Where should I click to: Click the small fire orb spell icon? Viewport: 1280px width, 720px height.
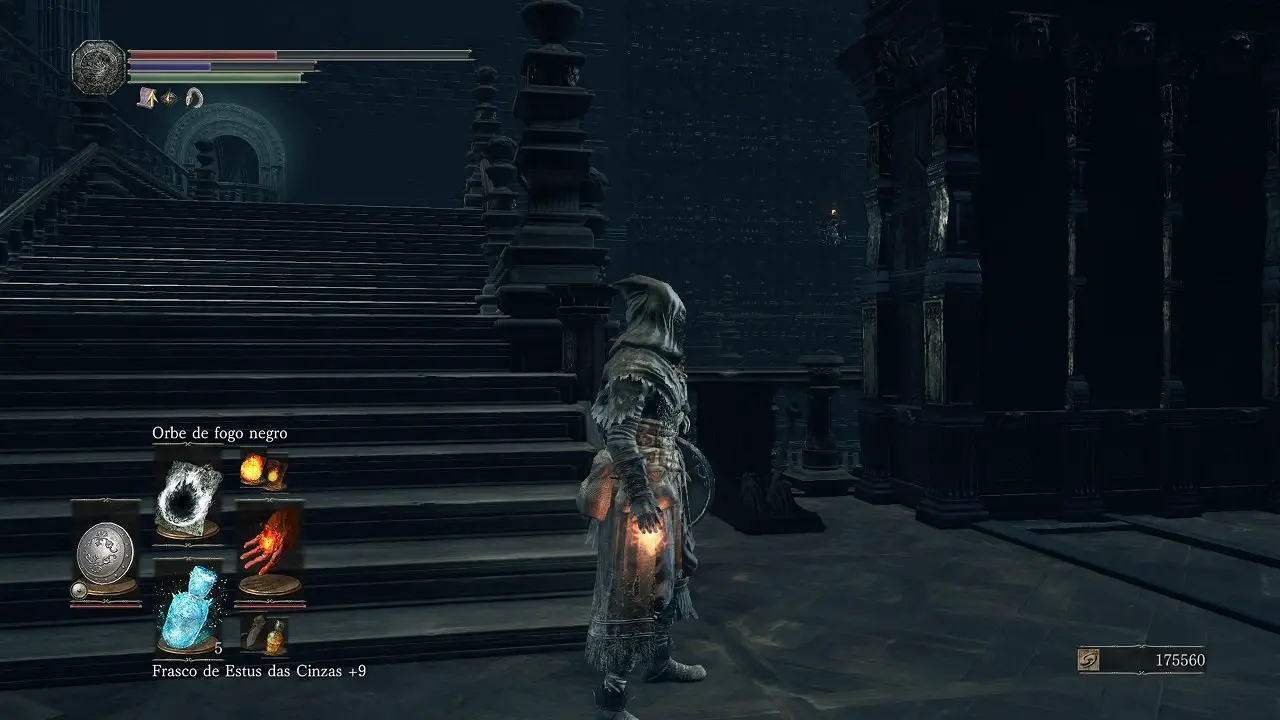click(262, 469)
